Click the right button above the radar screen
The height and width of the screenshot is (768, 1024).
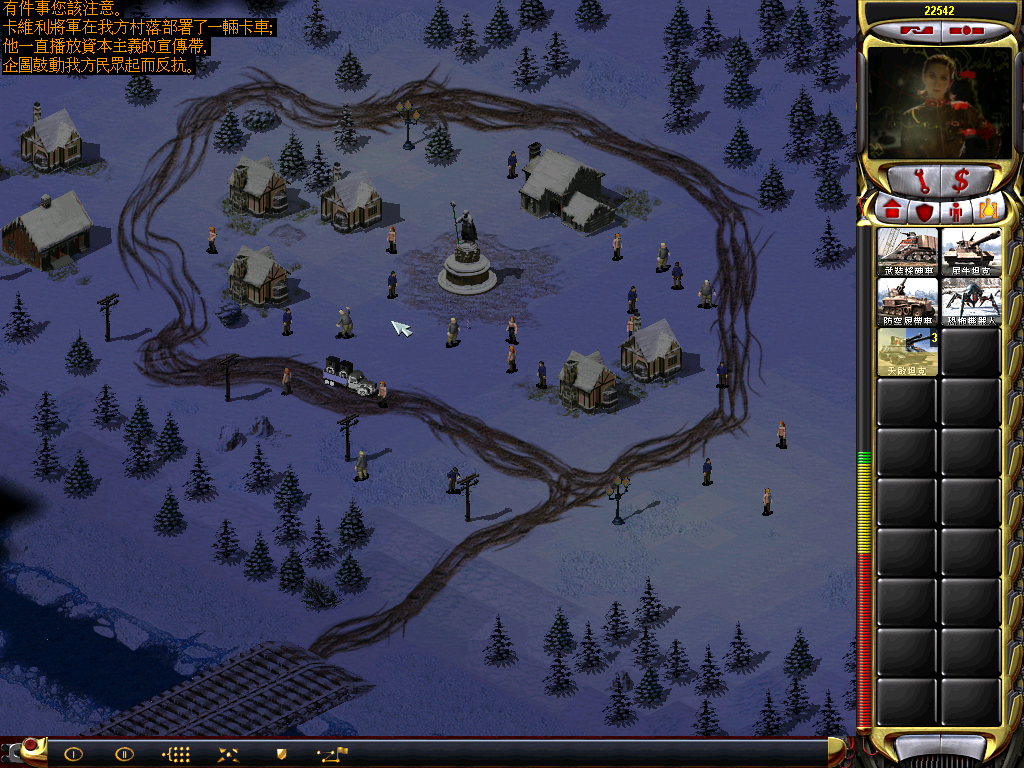[x=962, y=30]
